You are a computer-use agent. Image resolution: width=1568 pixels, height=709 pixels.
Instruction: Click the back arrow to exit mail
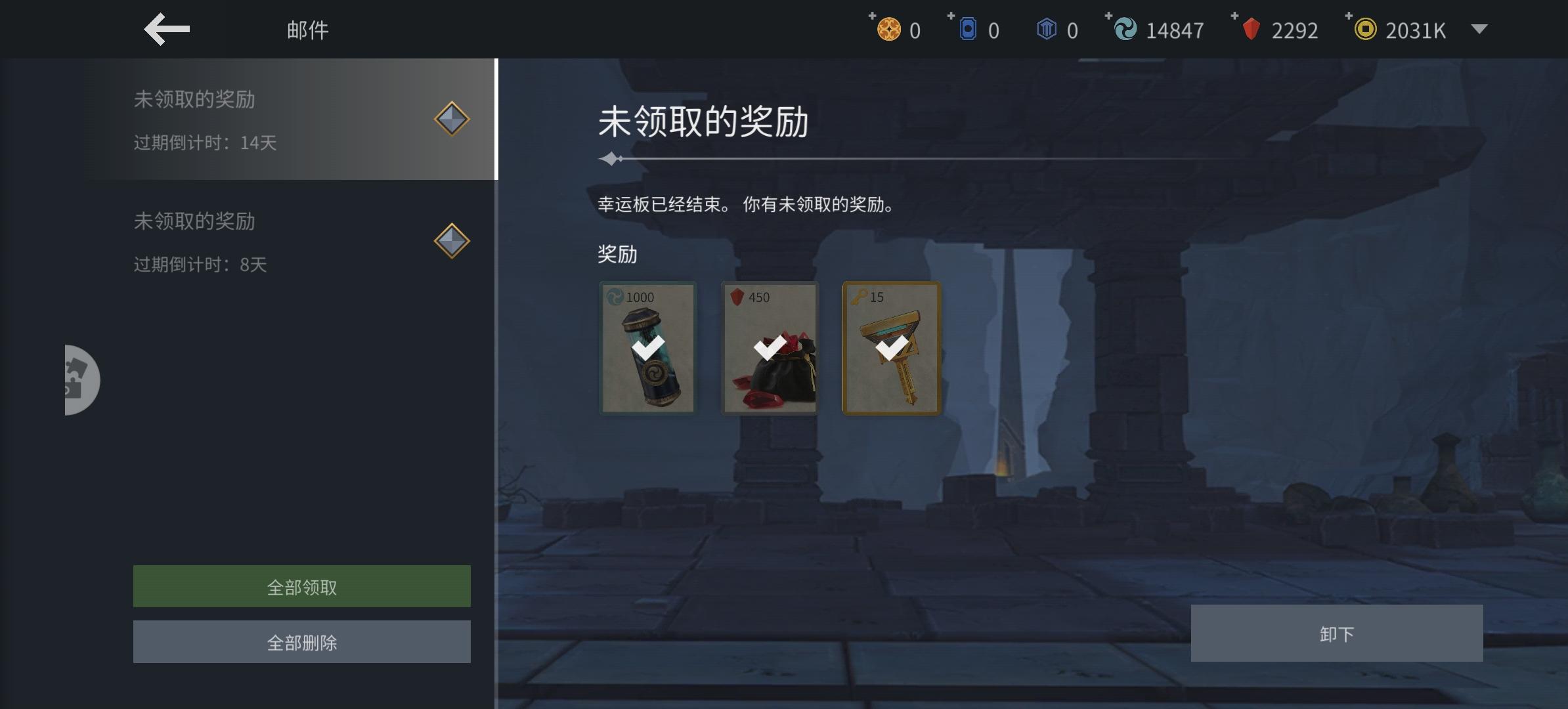point(166,29)
